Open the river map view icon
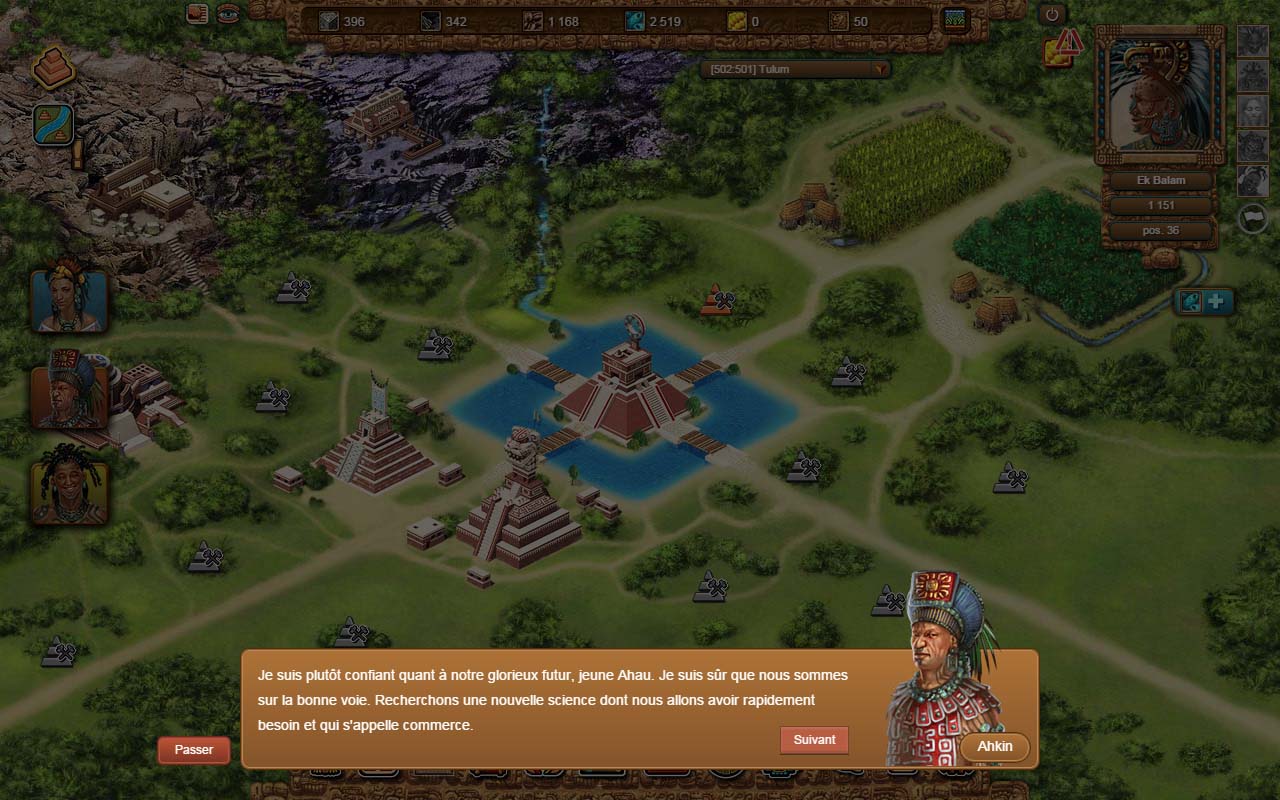Image resolution: width=1280 pixels, height=800 pixels. (53, 125)
